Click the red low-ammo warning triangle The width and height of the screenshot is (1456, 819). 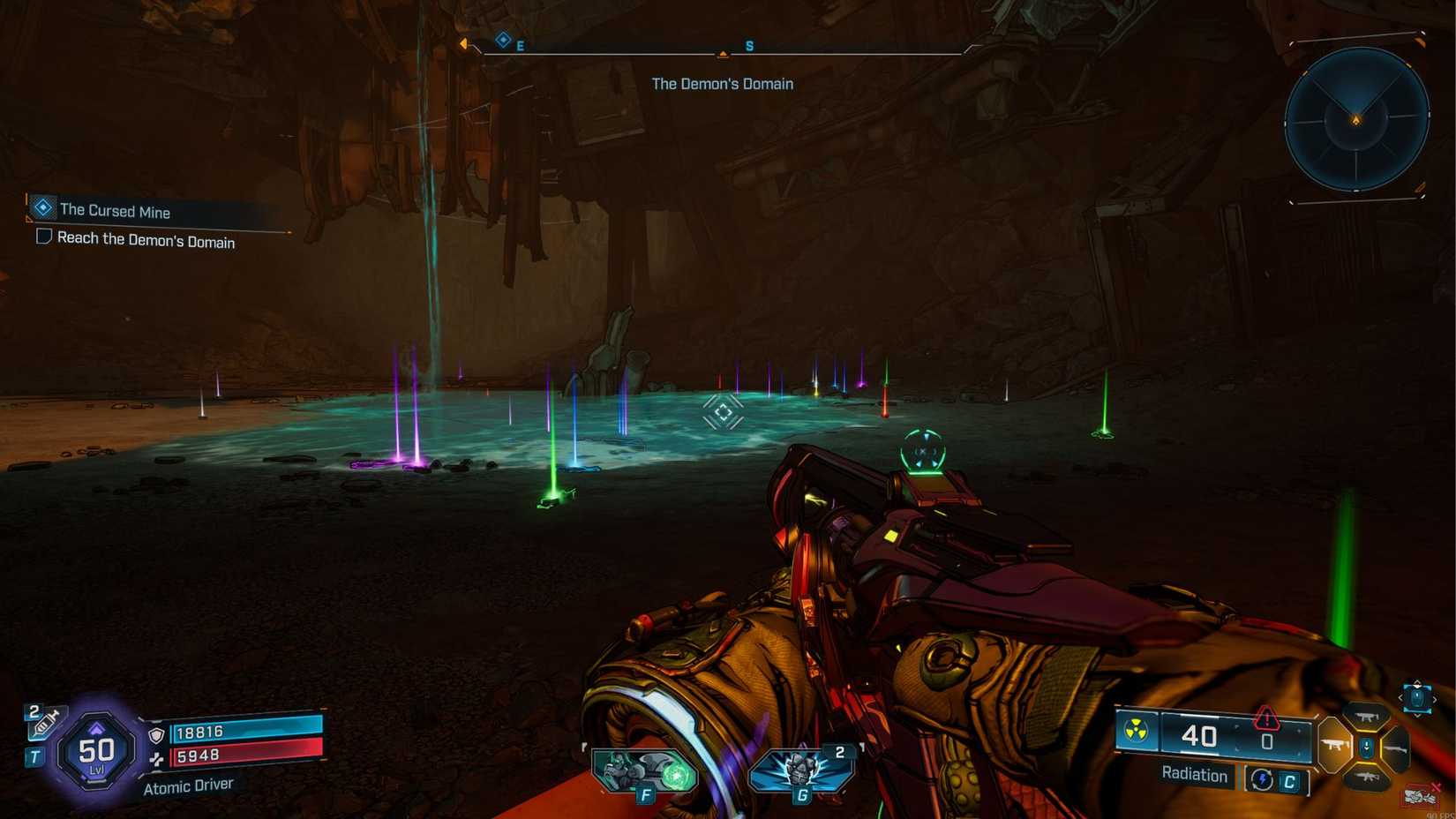click(x=1266, y=719)
